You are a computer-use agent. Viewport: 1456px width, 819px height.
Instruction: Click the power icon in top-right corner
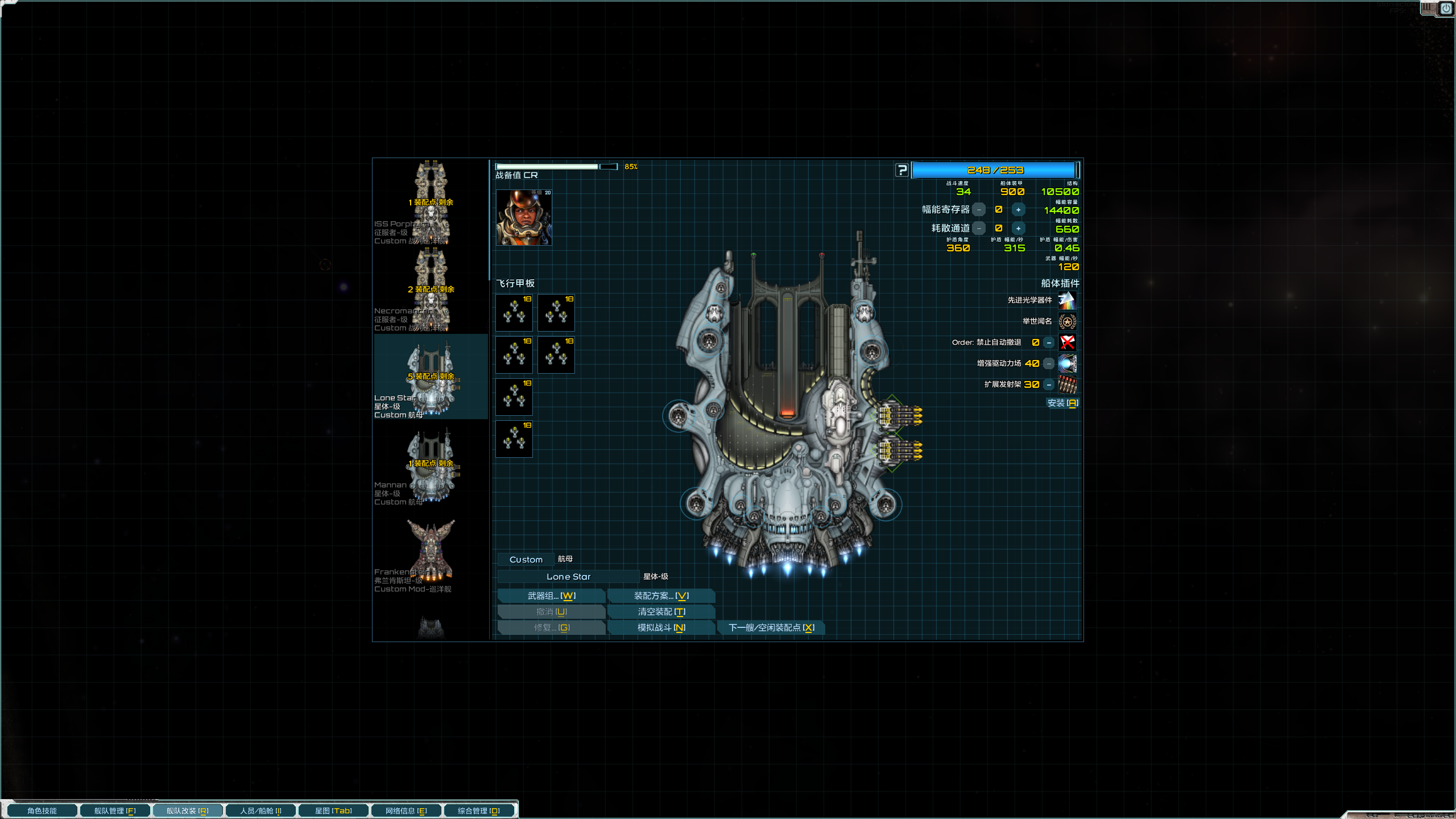[x=1446, y=9]
